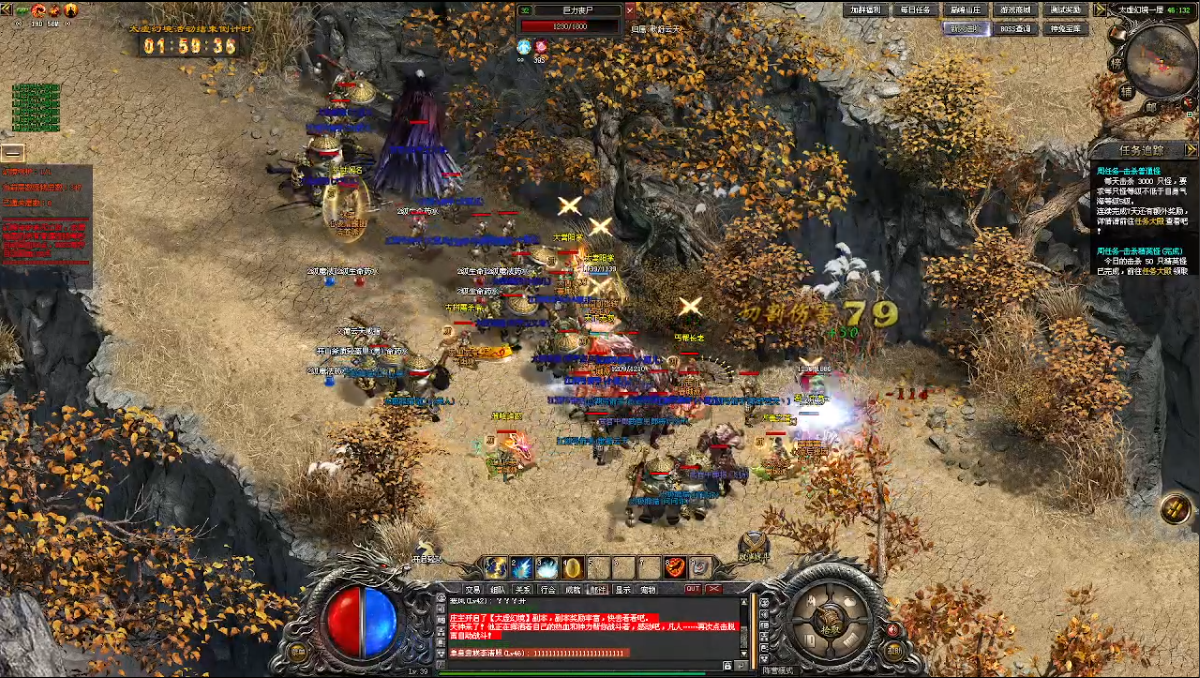Open the 每日任务 daily quests button

click(x=914, y=10)
